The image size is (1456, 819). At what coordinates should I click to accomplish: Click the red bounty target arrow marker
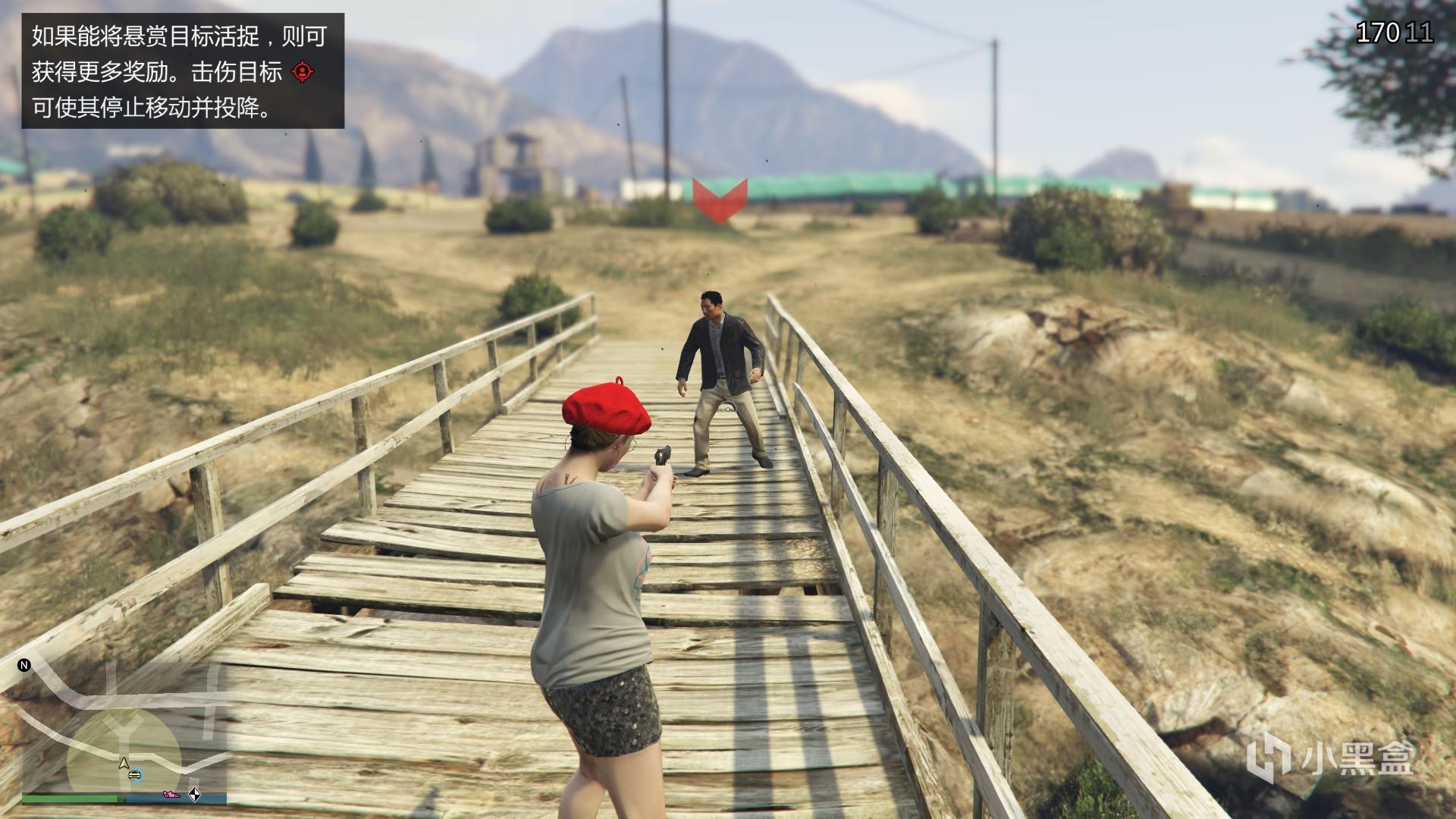tap(720, 200)
